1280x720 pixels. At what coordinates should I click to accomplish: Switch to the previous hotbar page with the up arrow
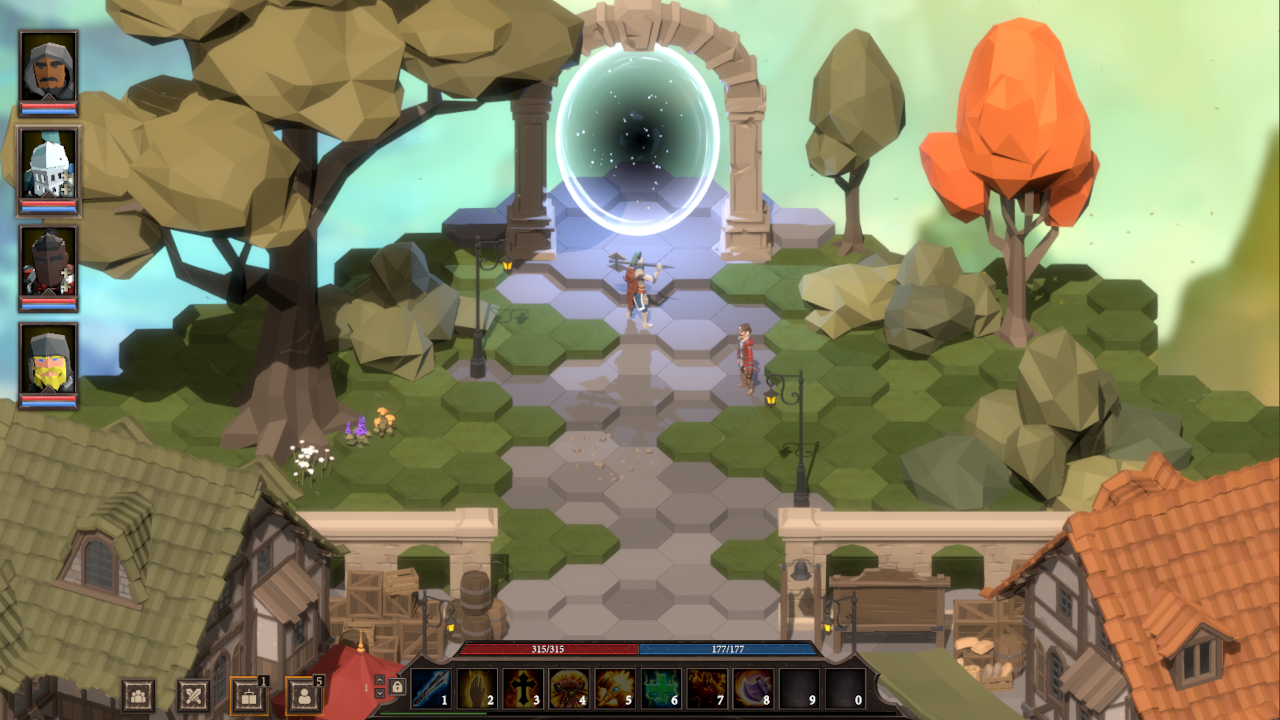pos(380,681)
